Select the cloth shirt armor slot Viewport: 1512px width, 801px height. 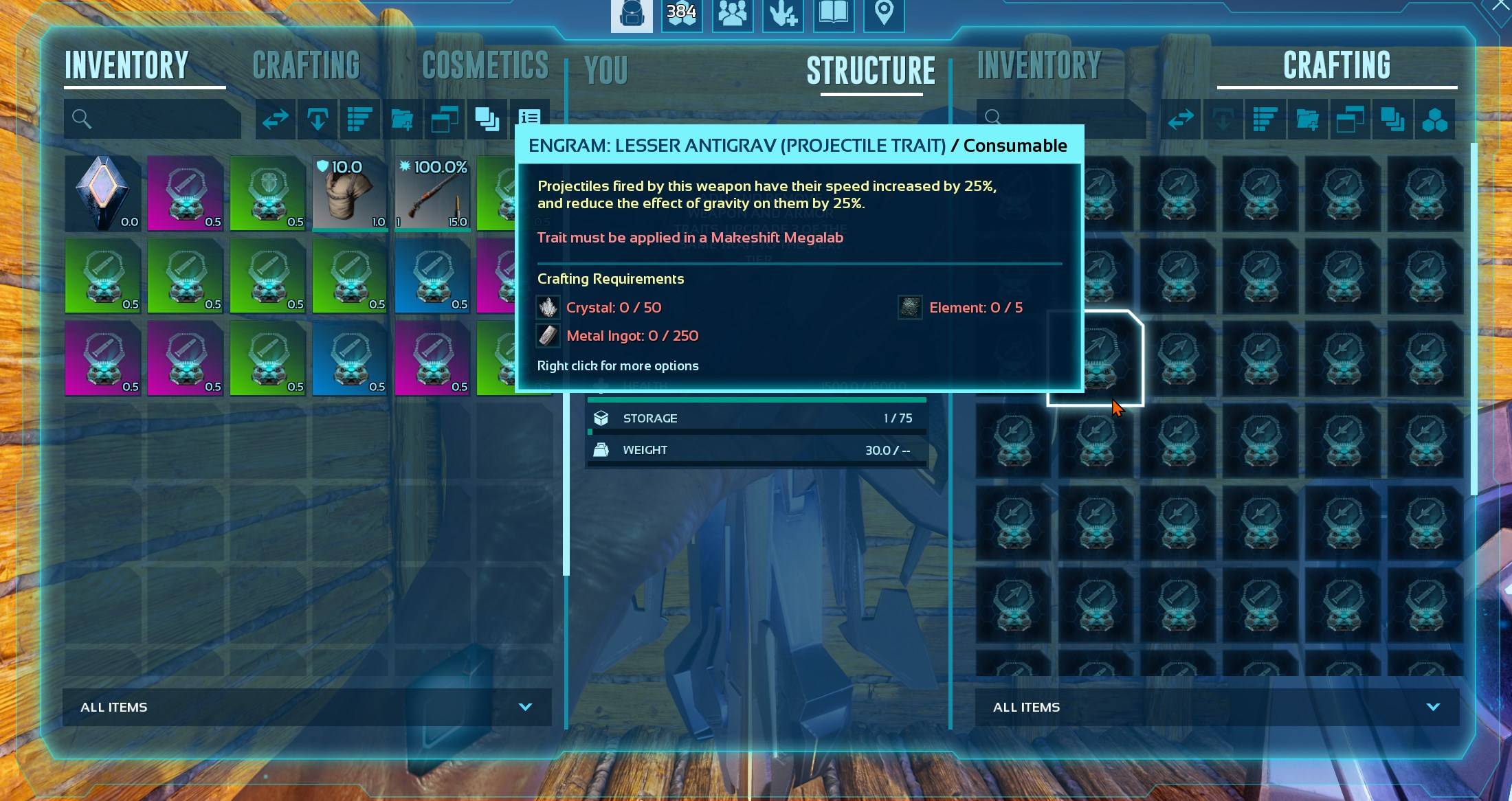click(350, 193)
